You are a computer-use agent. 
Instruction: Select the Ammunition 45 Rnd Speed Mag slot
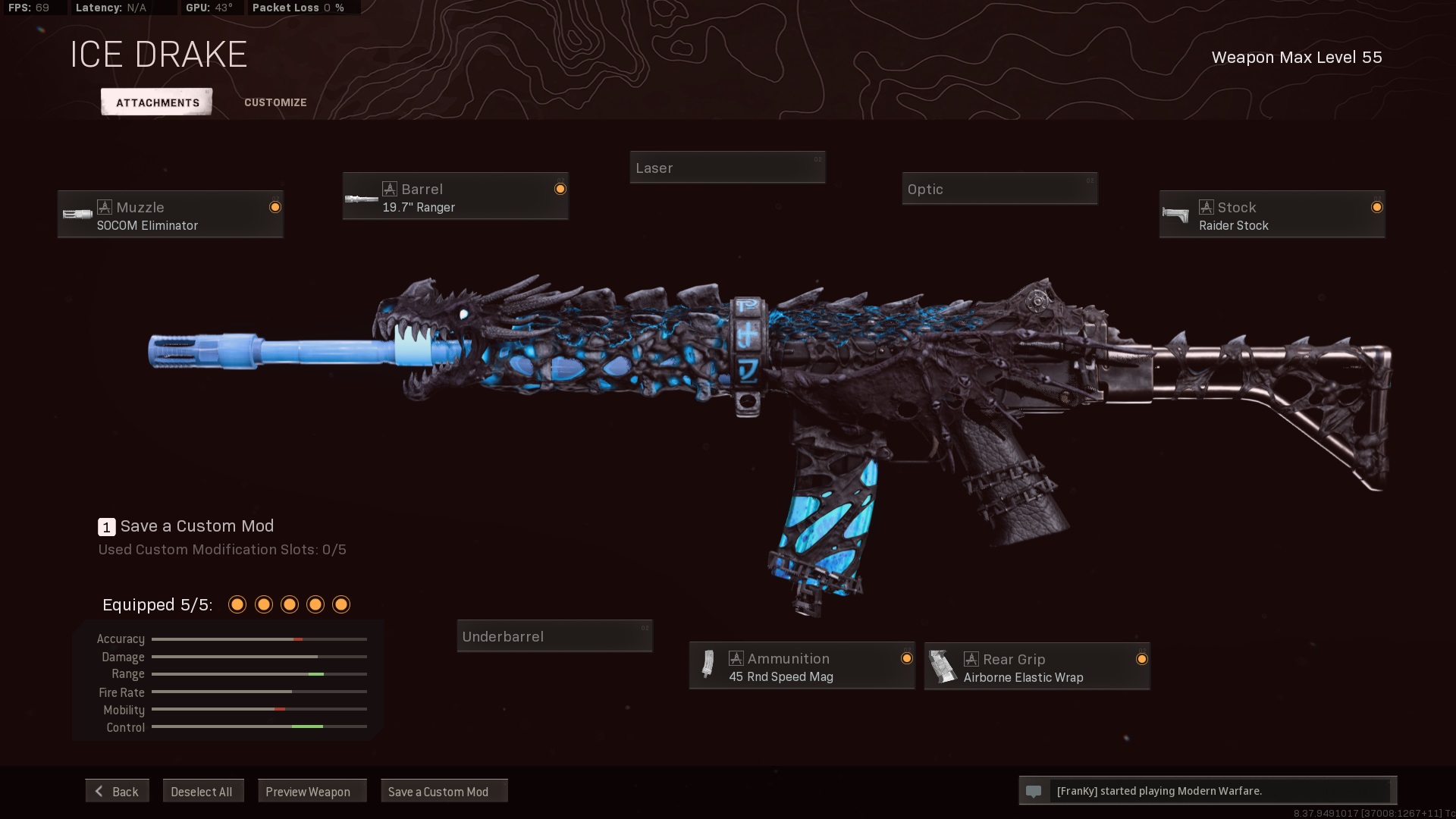pyautogui.click(x=802, y=667)
